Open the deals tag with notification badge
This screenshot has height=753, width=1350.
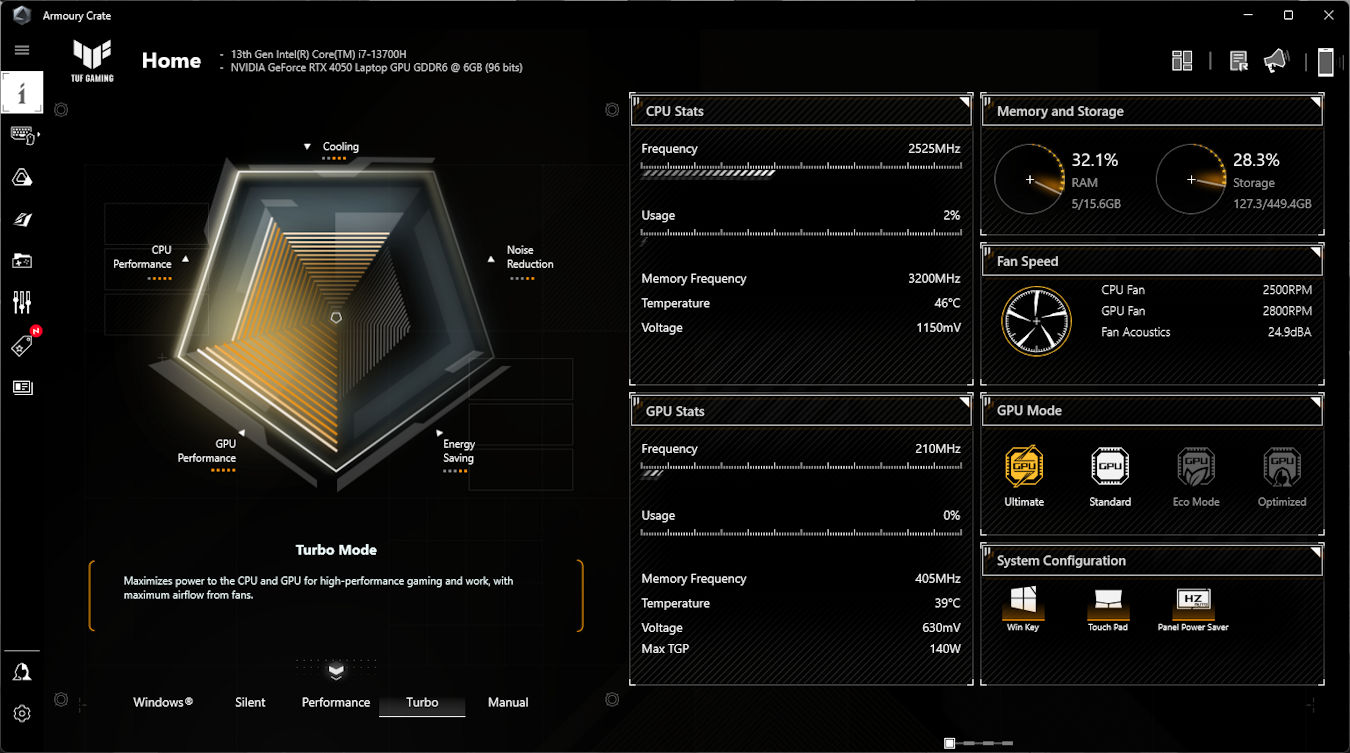[x=22, y=345]
